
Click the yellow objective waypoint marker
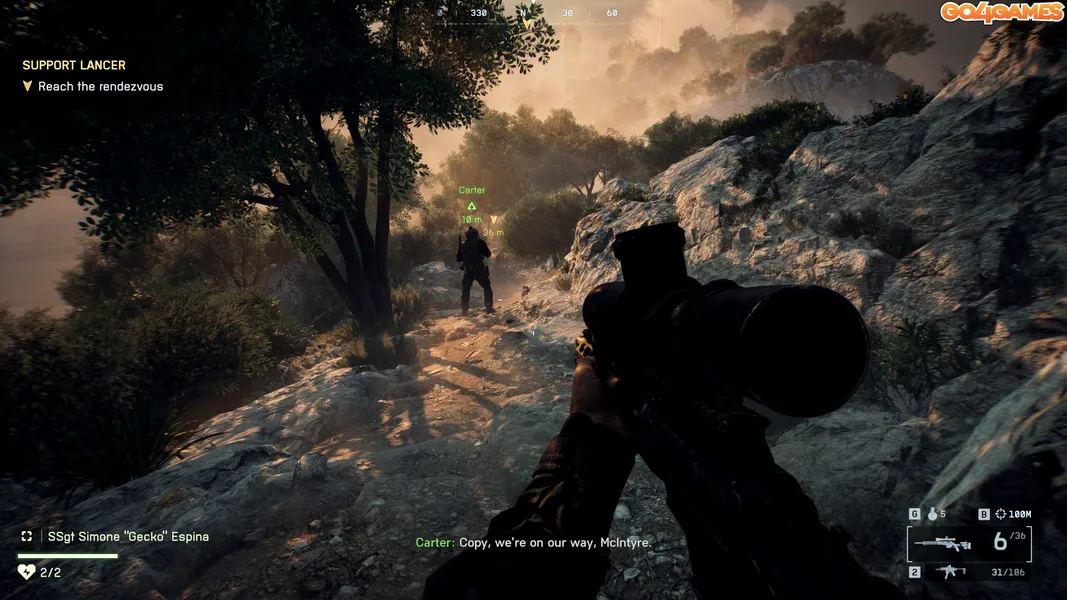point(493,220)
